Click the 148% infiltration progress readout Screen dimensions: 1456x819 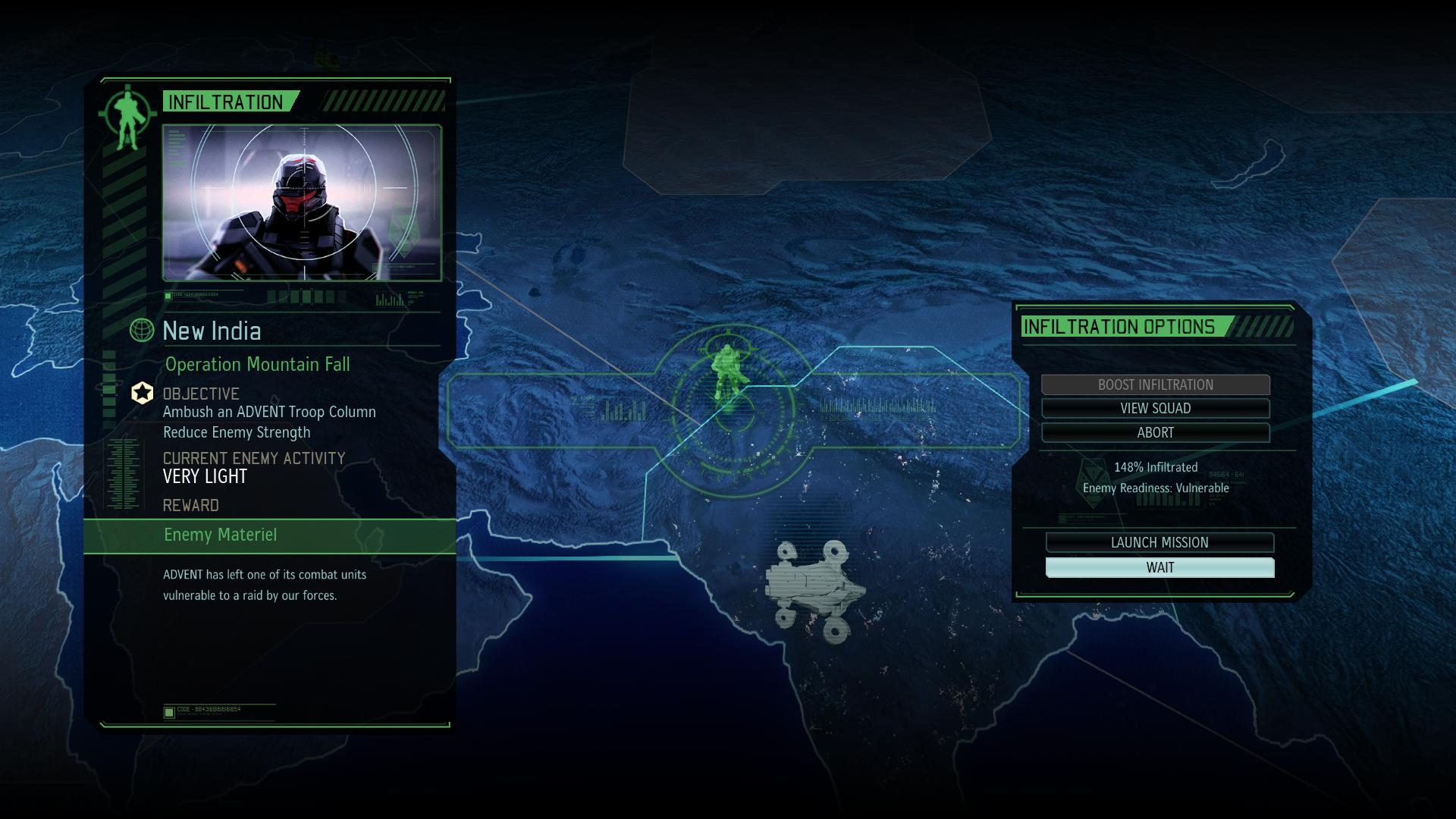1156,468
